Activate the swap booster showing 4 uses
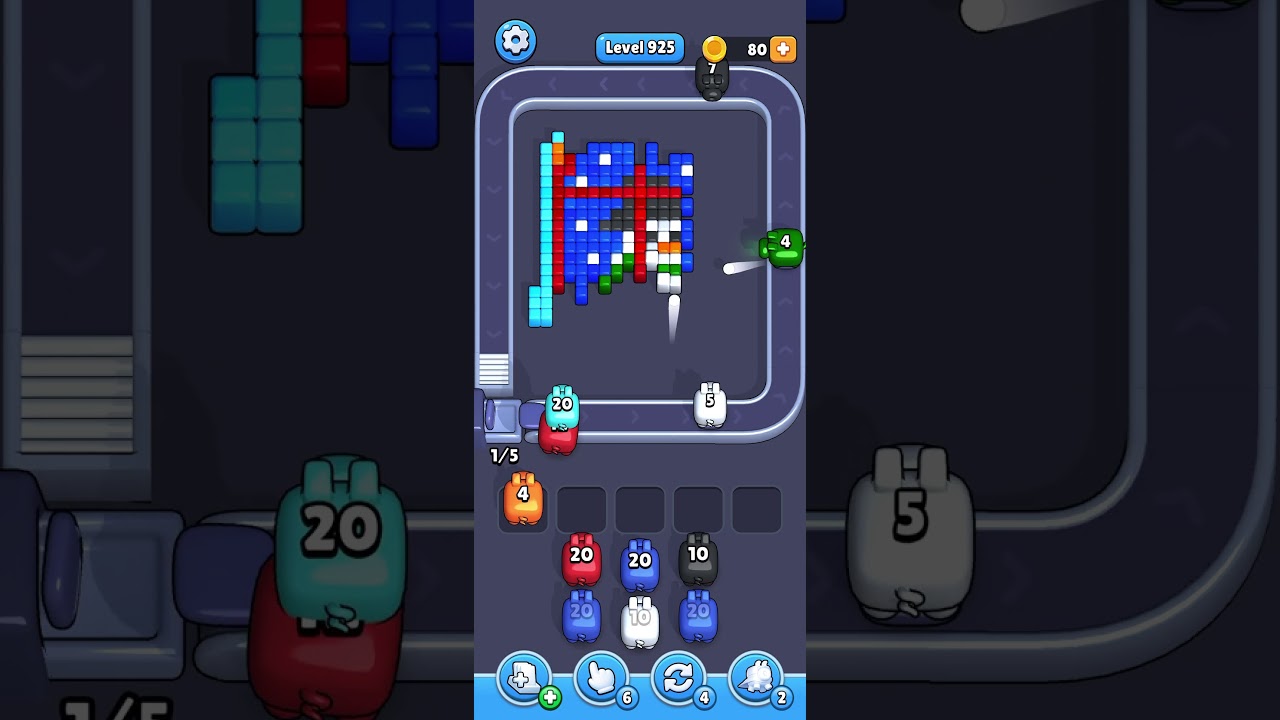This screenshot has width=1280, height=720. [x=678, y=678]
